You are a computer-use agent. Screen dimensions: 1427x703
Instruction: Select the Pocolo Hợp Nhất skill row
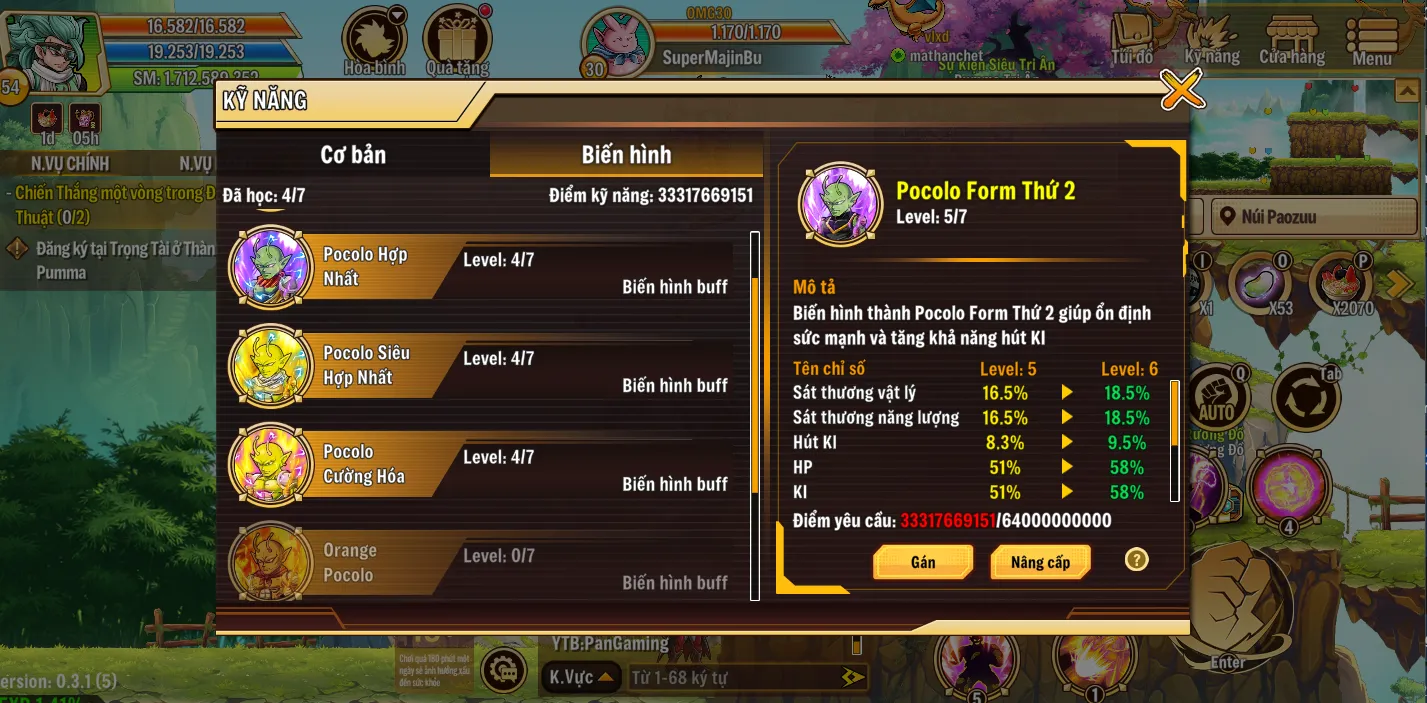[480, 267]
